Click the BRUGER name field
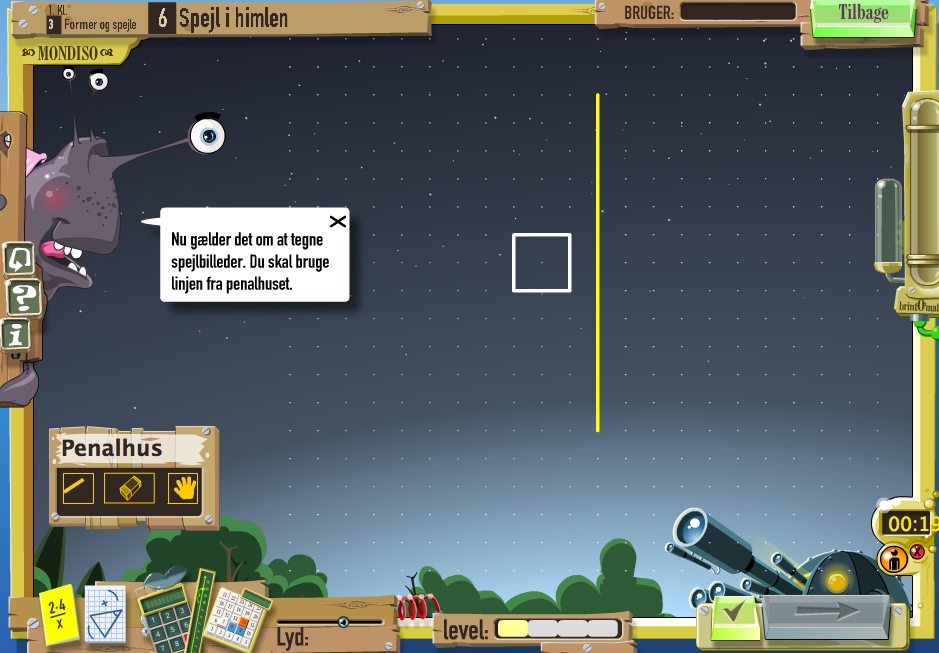This screenshot has height=653, width=939. [x=737, y=12]
